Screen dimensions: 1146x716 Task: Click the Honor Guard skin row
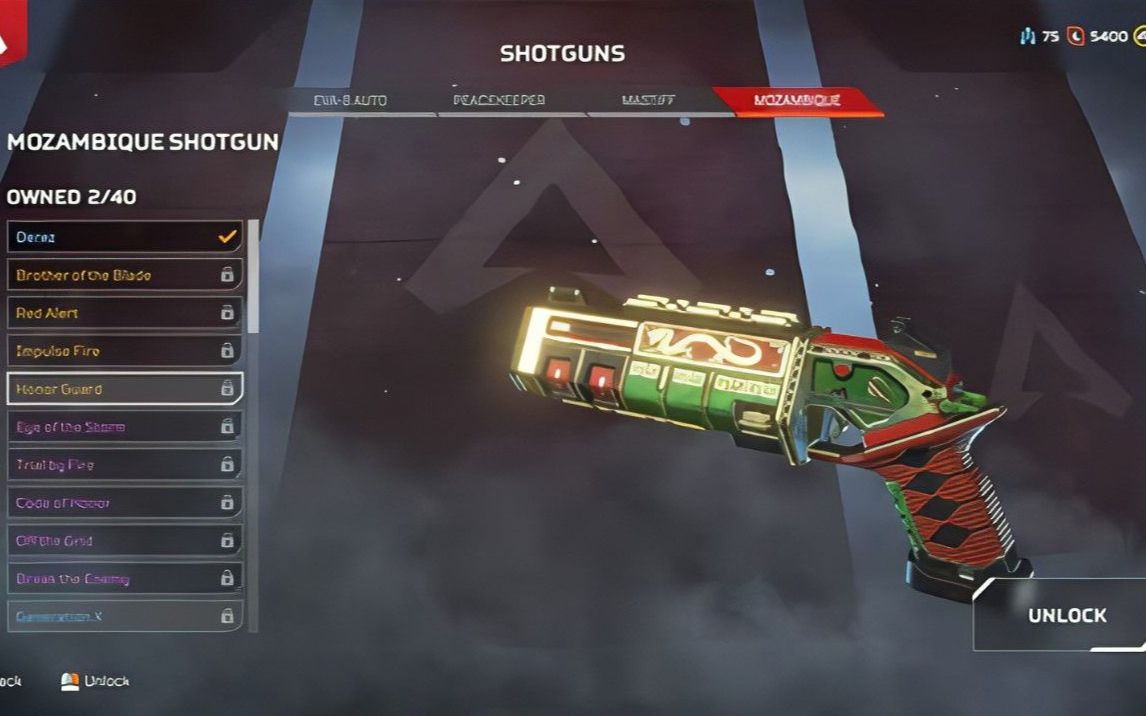(x=125, y=389)
